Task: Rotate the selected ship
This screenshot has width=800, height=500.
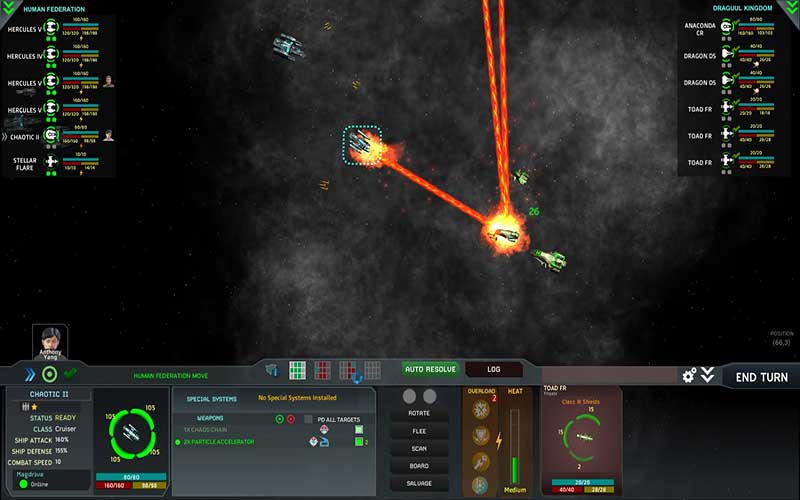Action: coord(419,413)
